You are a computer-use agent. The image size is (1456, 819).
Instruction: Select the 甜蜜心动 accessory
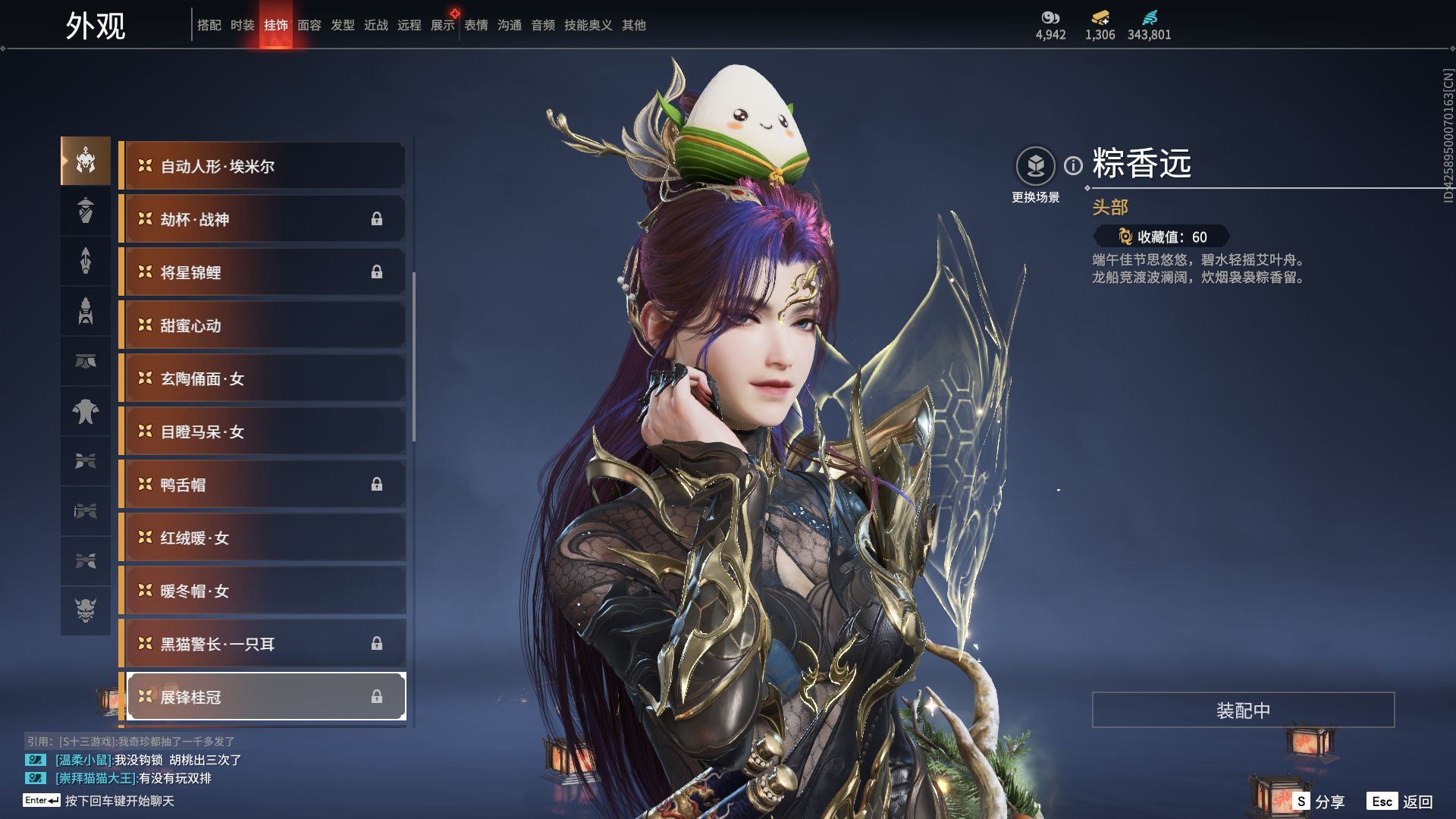tap(264, 325)
